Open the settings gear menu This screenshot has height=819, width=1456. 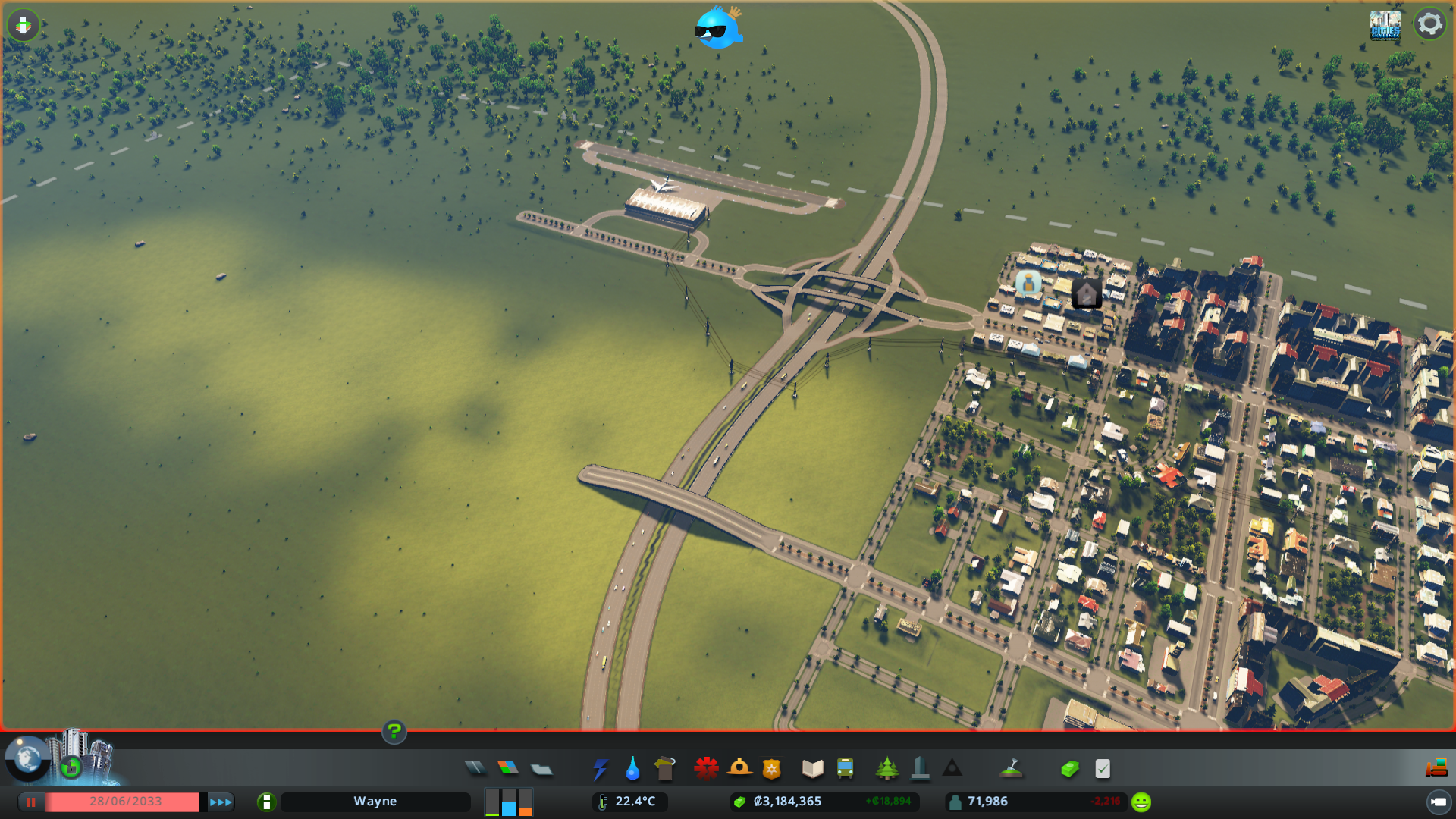point(1430,24)
